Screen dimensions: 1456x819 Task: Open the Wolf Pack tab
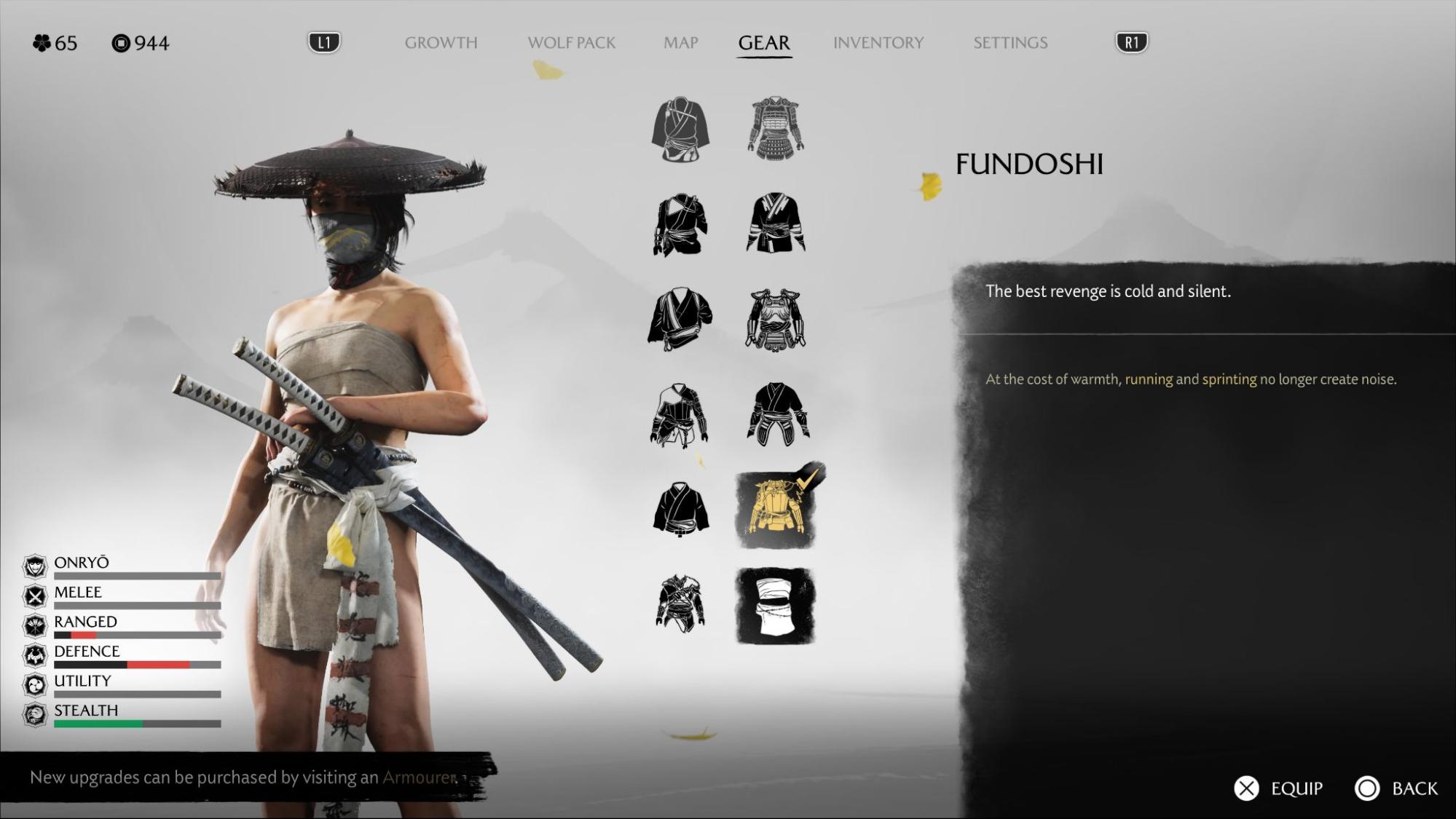click(571, 43)
